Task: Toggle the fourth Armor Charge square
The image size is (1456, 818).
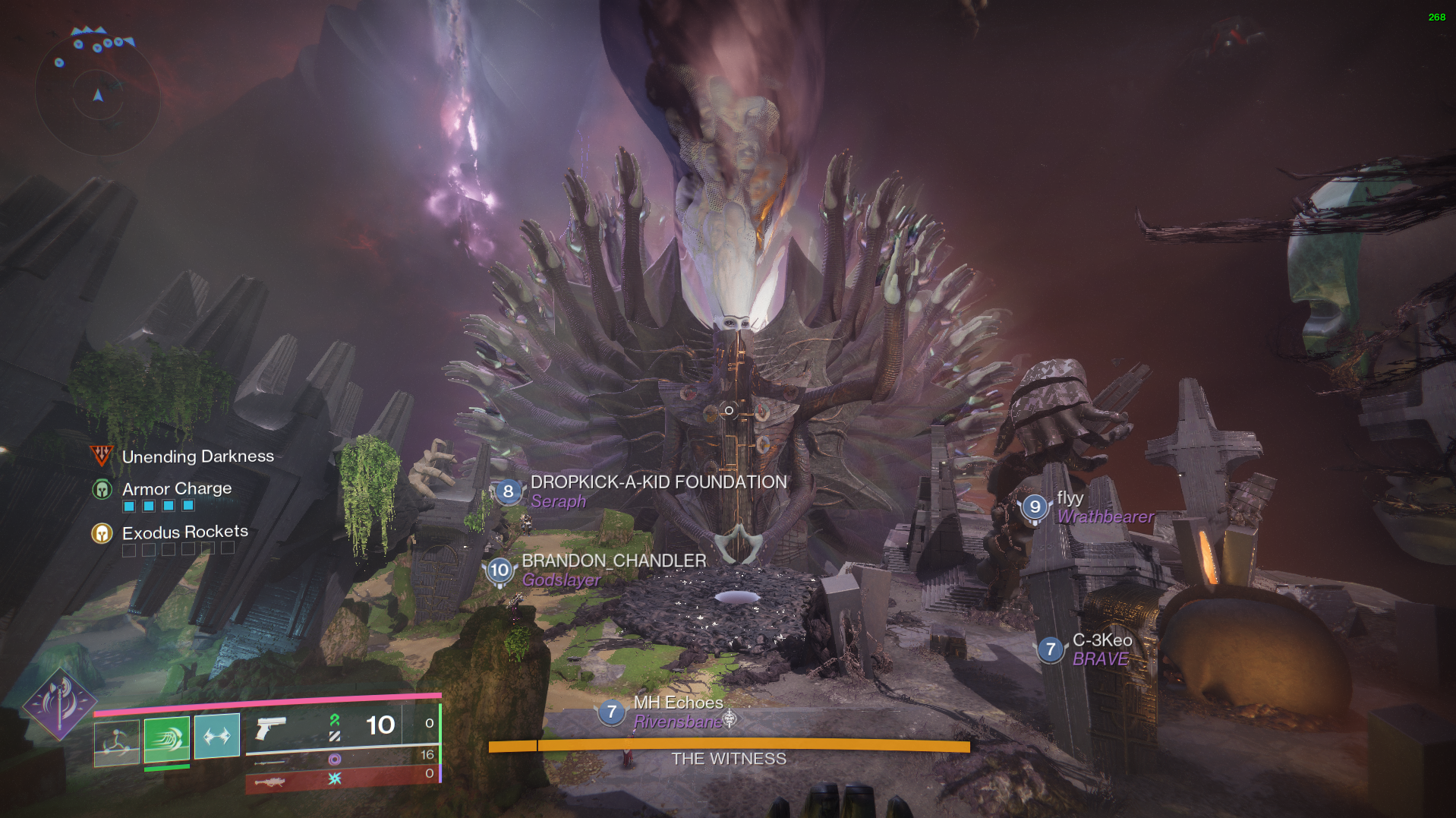Action: pyautogui.click(x=188, y=506)
